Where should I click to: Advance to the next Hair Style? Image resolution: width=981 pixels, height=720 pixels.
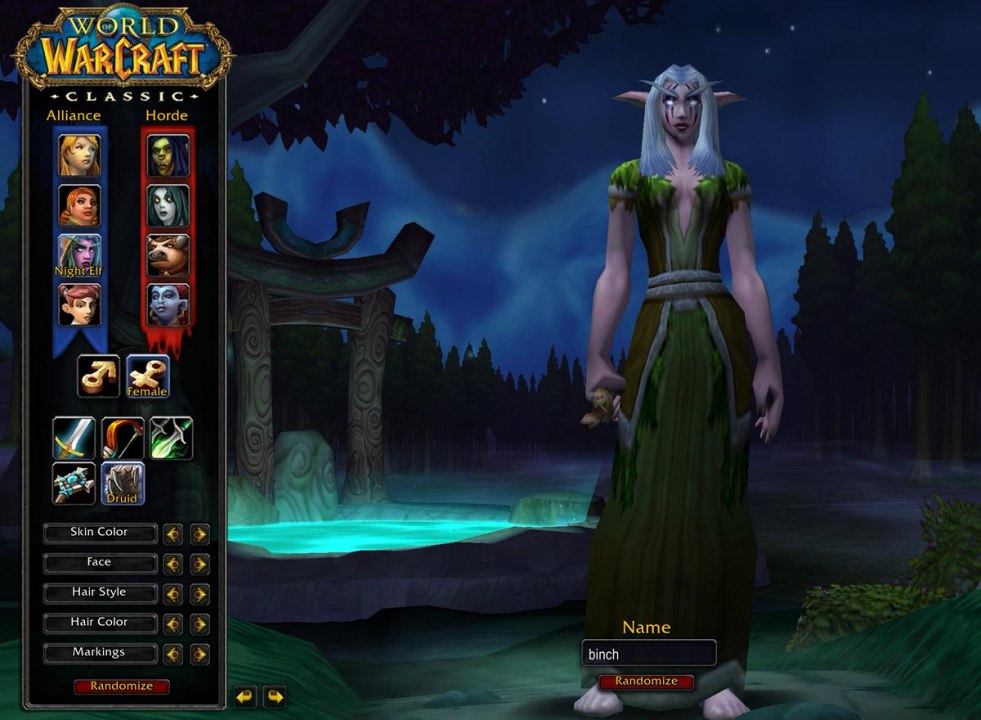[x=200, y=594]
